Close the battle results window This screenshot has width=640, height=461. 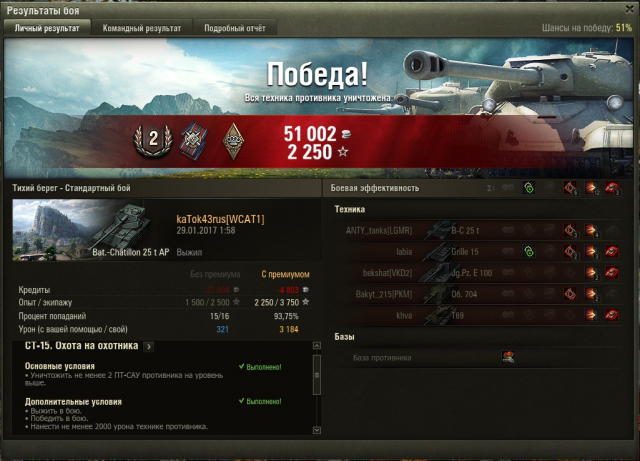click(x=627, y=8)
